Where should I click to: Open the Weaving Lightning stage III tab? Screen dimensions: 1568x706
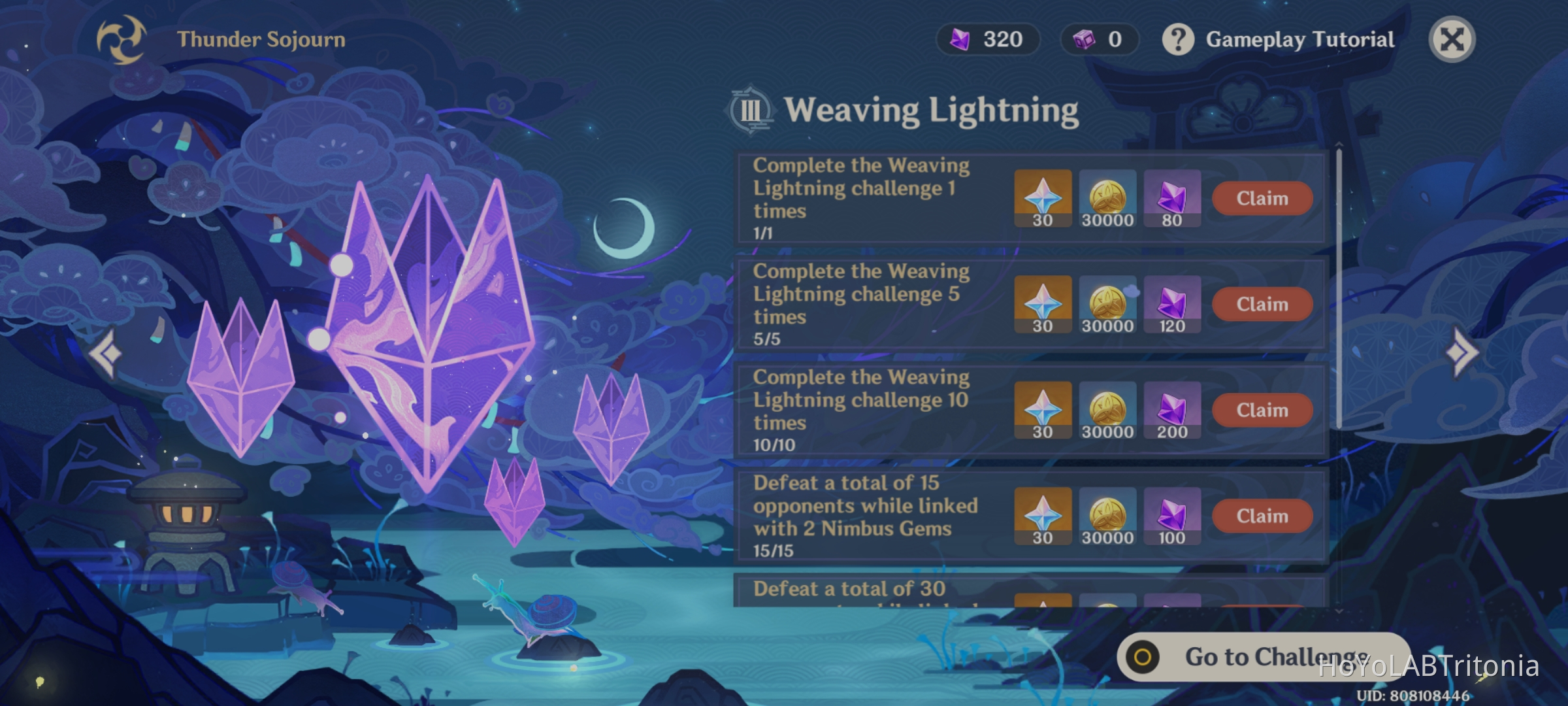[x=751, y=110]
